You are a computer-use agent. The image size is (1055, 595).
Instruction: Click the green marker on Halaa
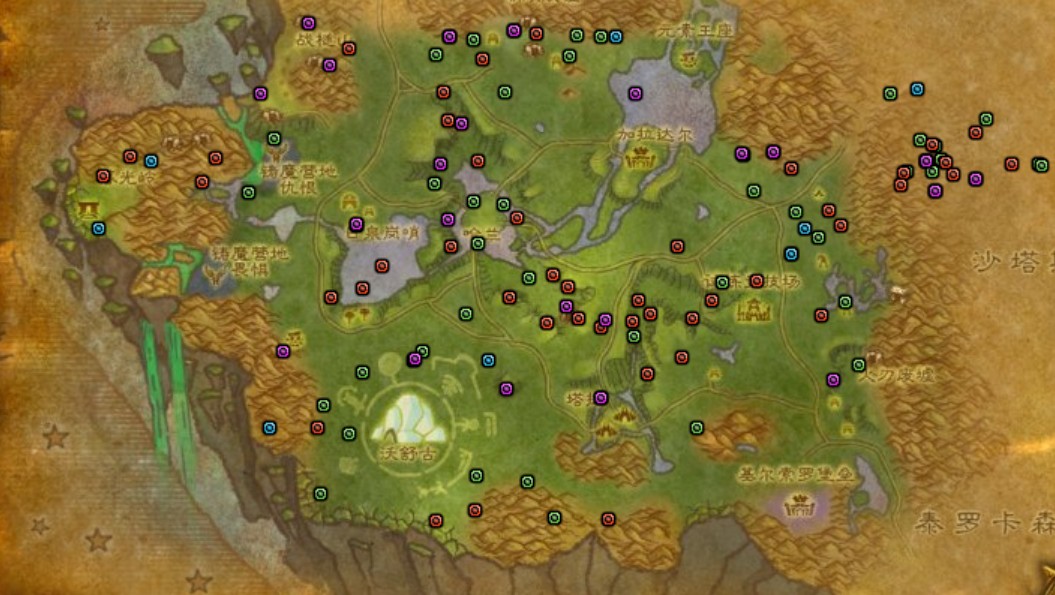(478, 243)
